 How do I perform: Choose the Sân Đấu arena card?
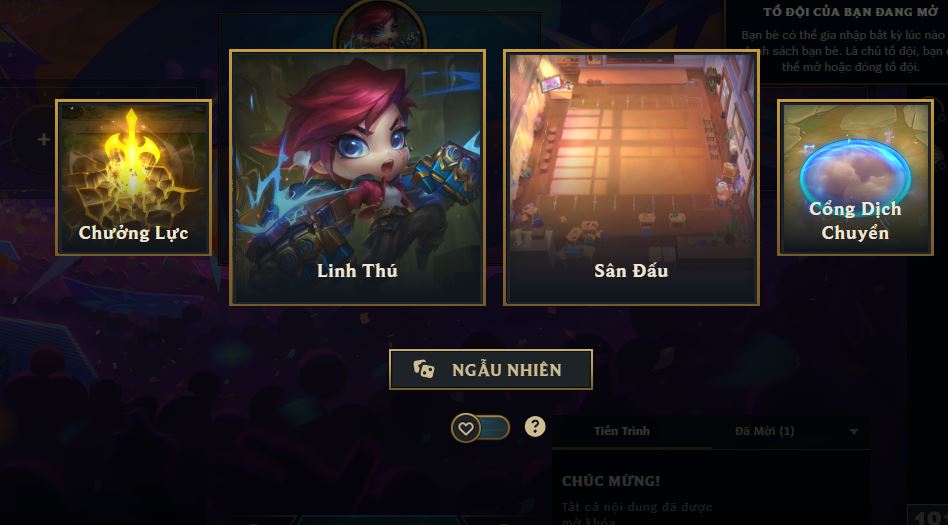pos(631,177)
